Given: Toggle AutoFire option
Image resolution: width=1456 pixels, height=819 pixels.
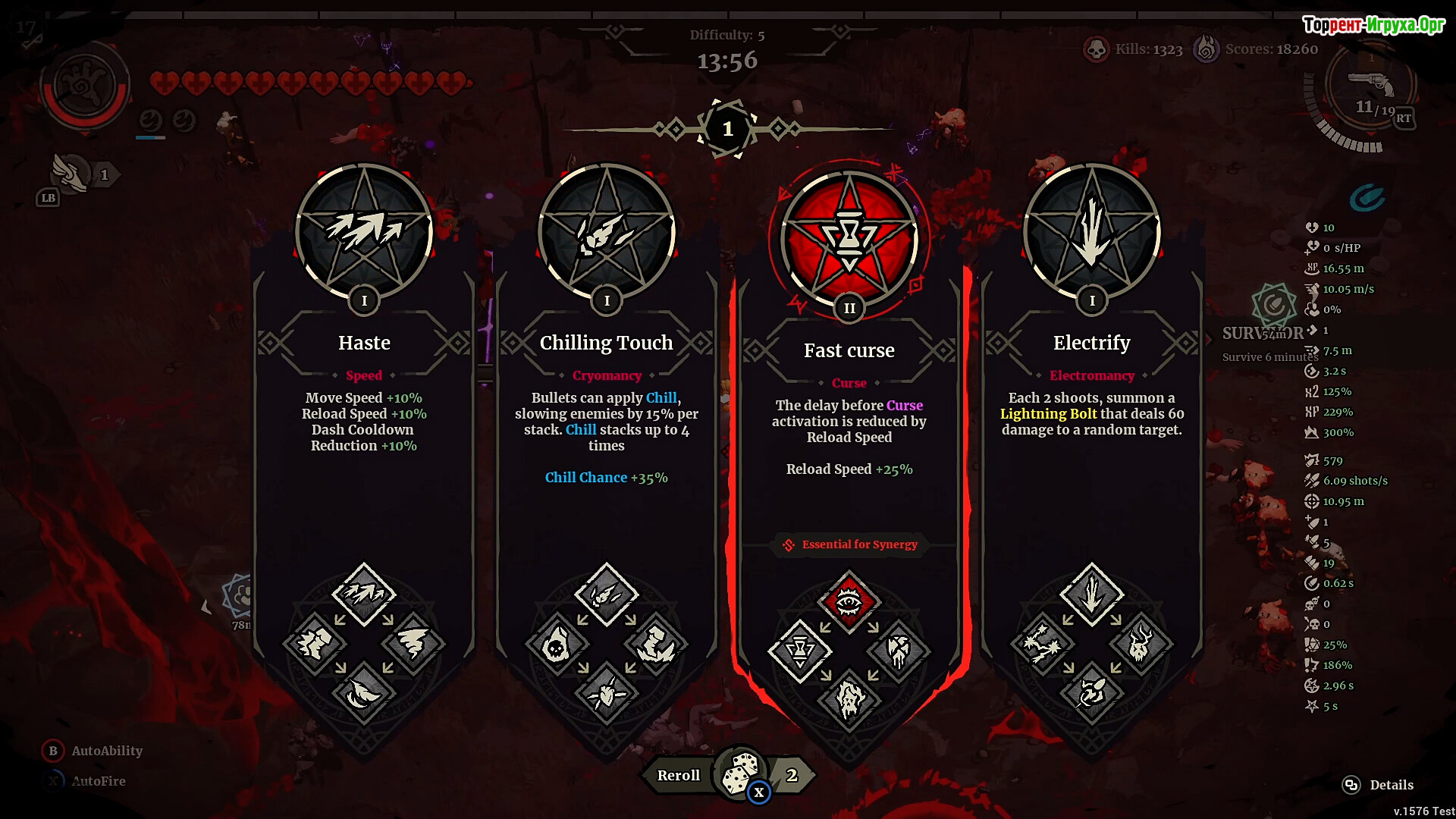Looking at the screenshot, I should [x=98, y=781].
